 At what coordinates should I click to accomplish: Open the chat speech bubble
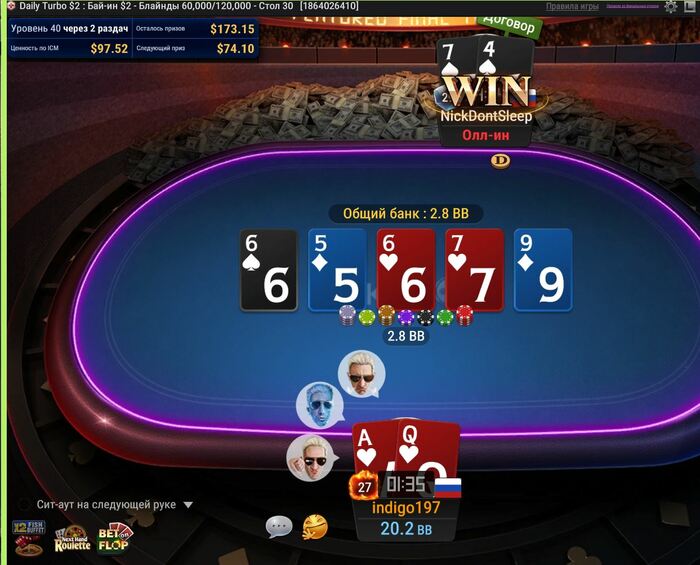(x=279, y=526)
